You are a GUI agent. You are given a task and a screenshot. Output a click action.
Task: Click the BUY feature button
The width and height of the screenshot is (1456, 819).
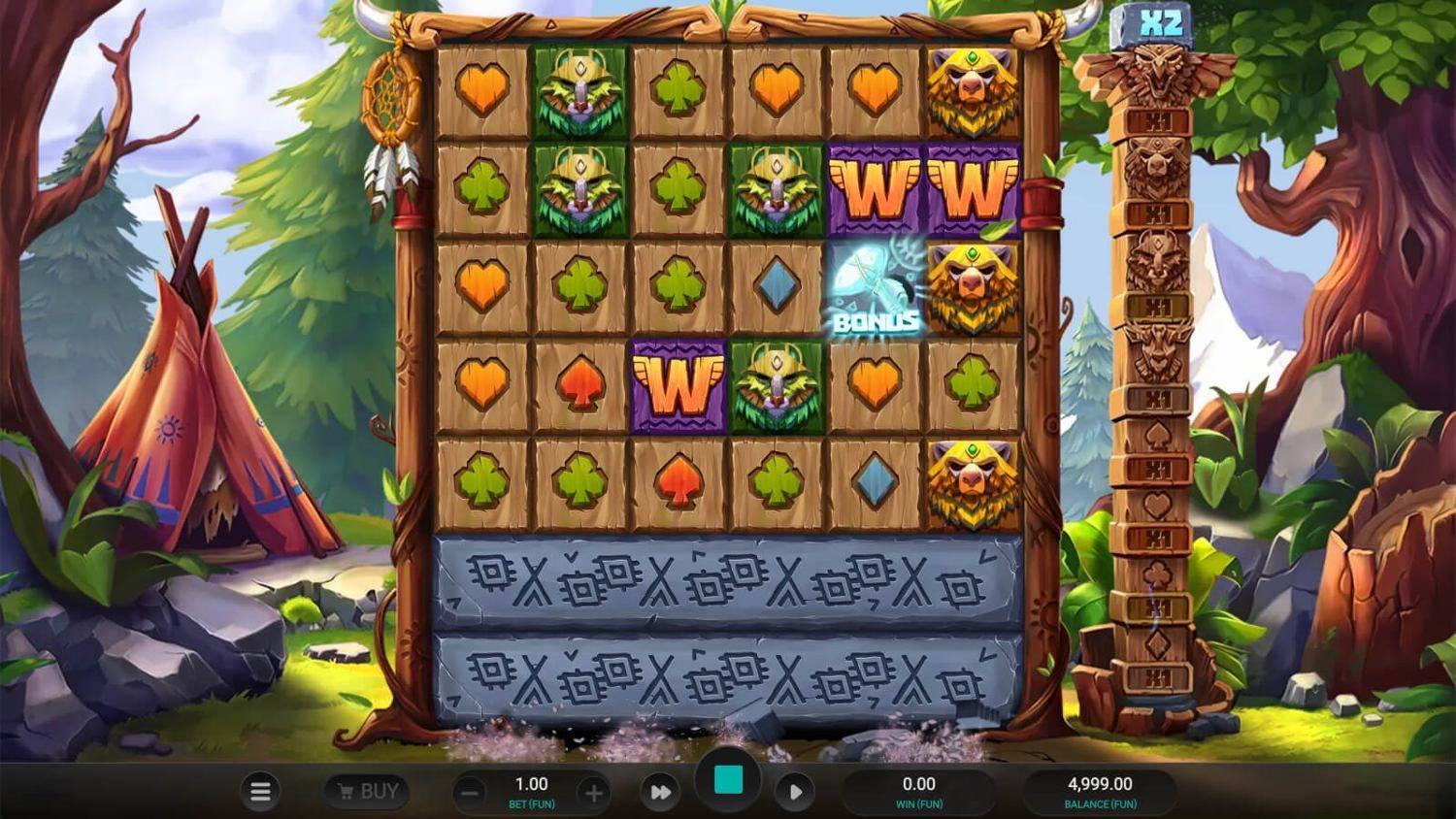[369, 791]
